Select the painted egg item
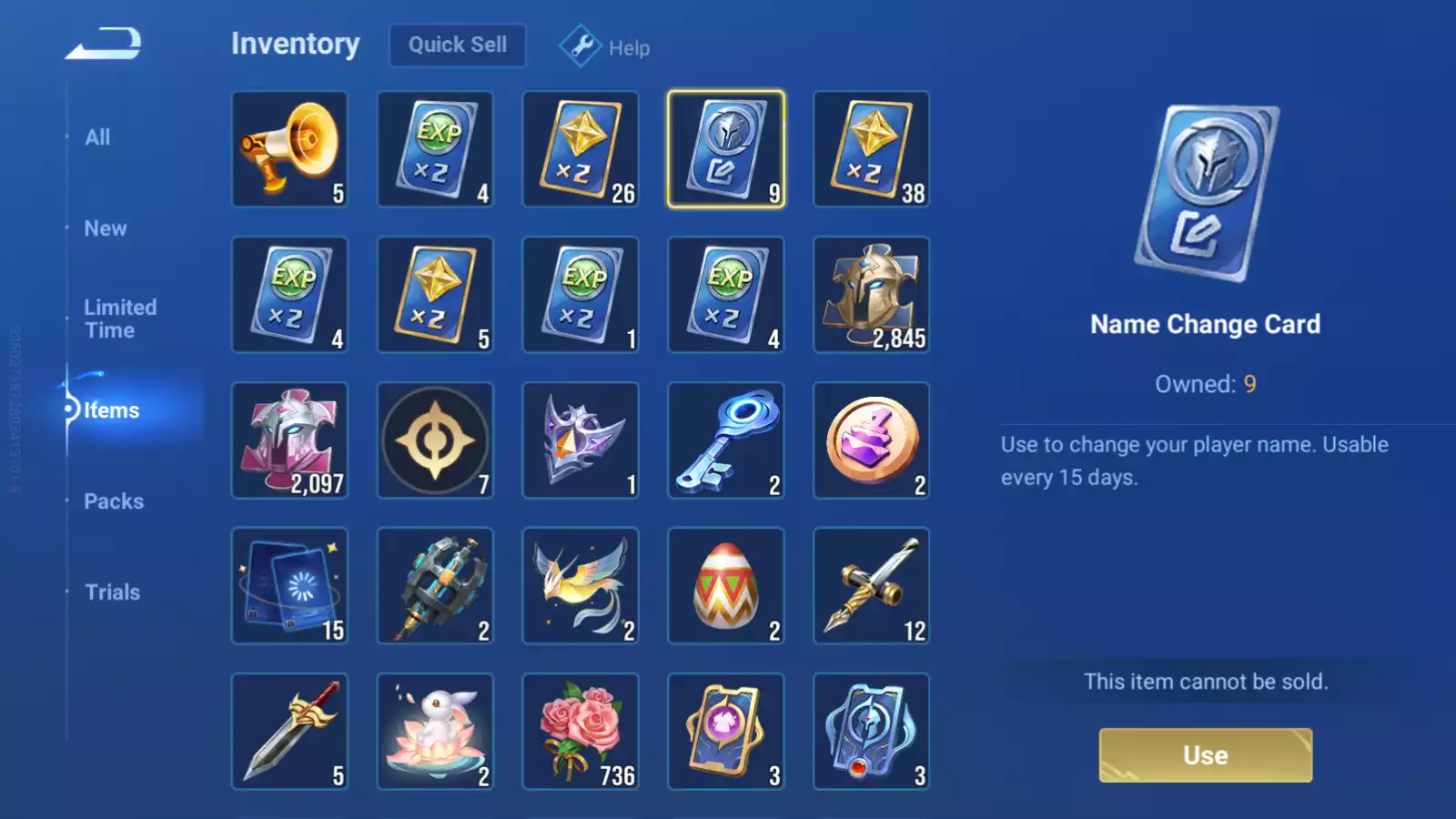This screenshot has width=1456, height=819. click(x=725, y=586)
